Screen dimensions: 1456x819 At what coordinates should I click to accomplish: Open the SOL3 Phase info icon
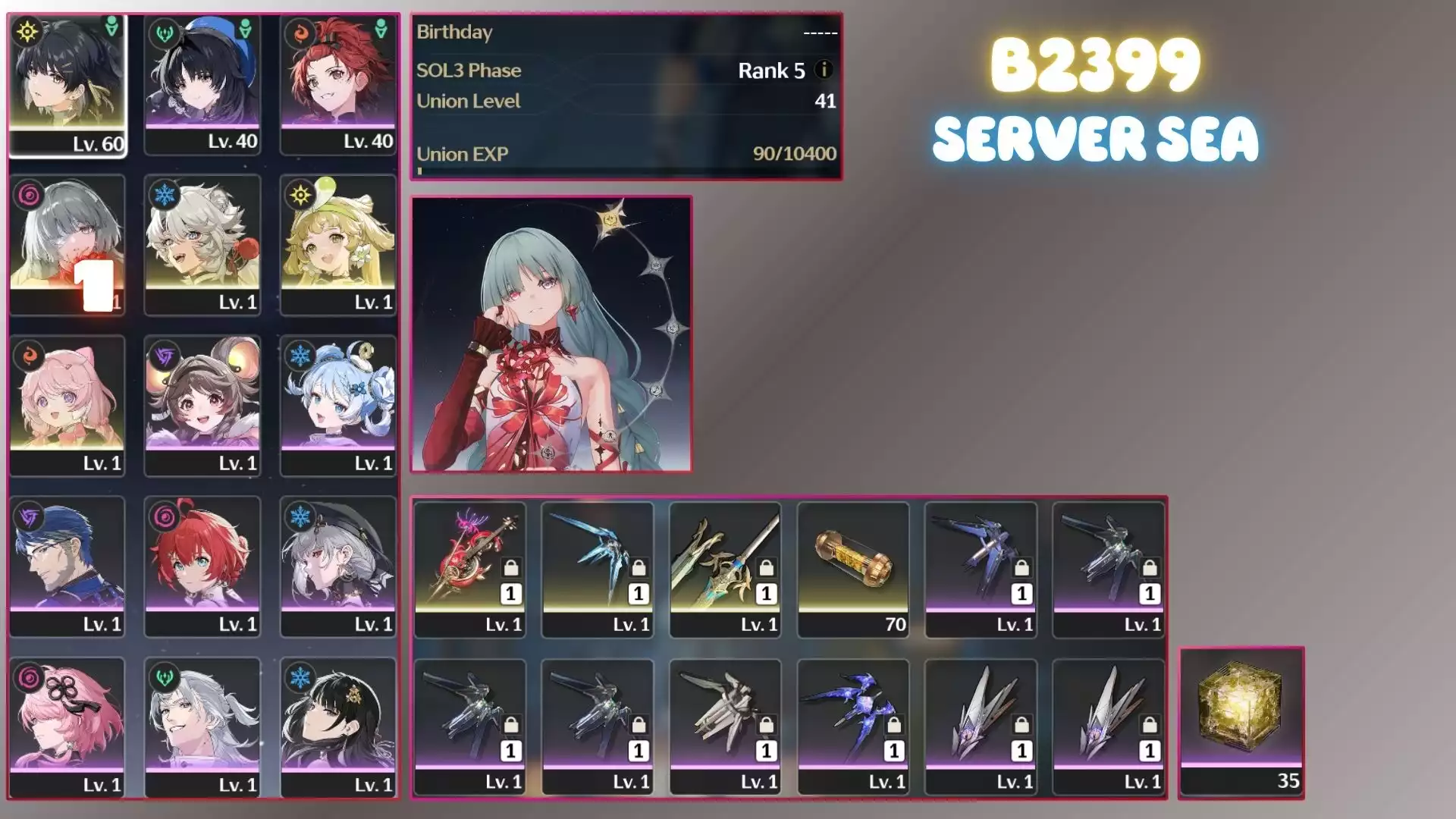pyautogui.click(x=823, y=70)
